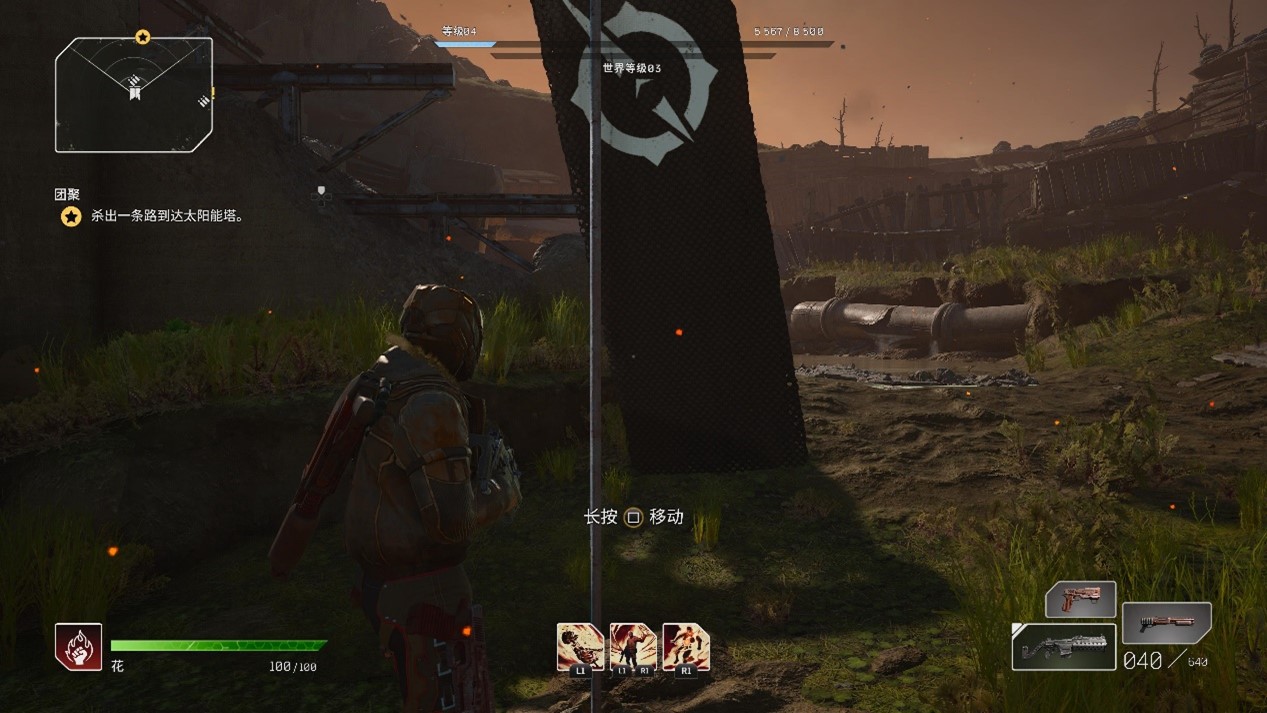This screenshot has width=1267, height=713.
Task: Click the flaming fist class emblem
Action: (78, 646)
